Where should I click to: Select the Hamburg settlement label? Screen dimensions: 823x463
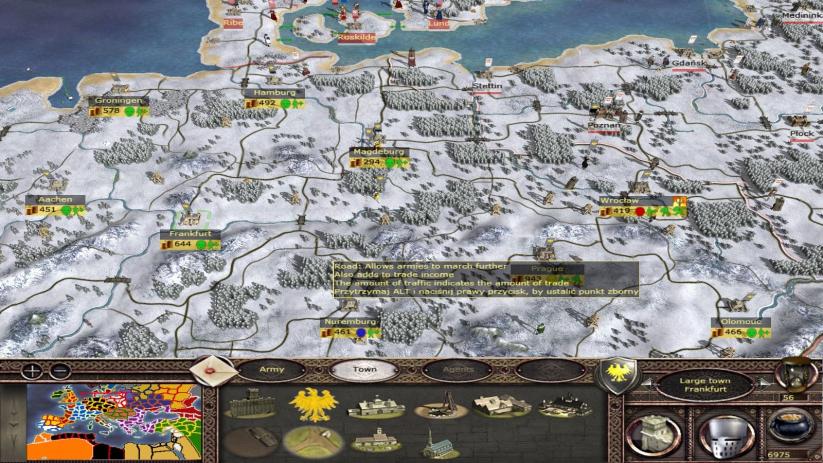(x=272, y=93)
